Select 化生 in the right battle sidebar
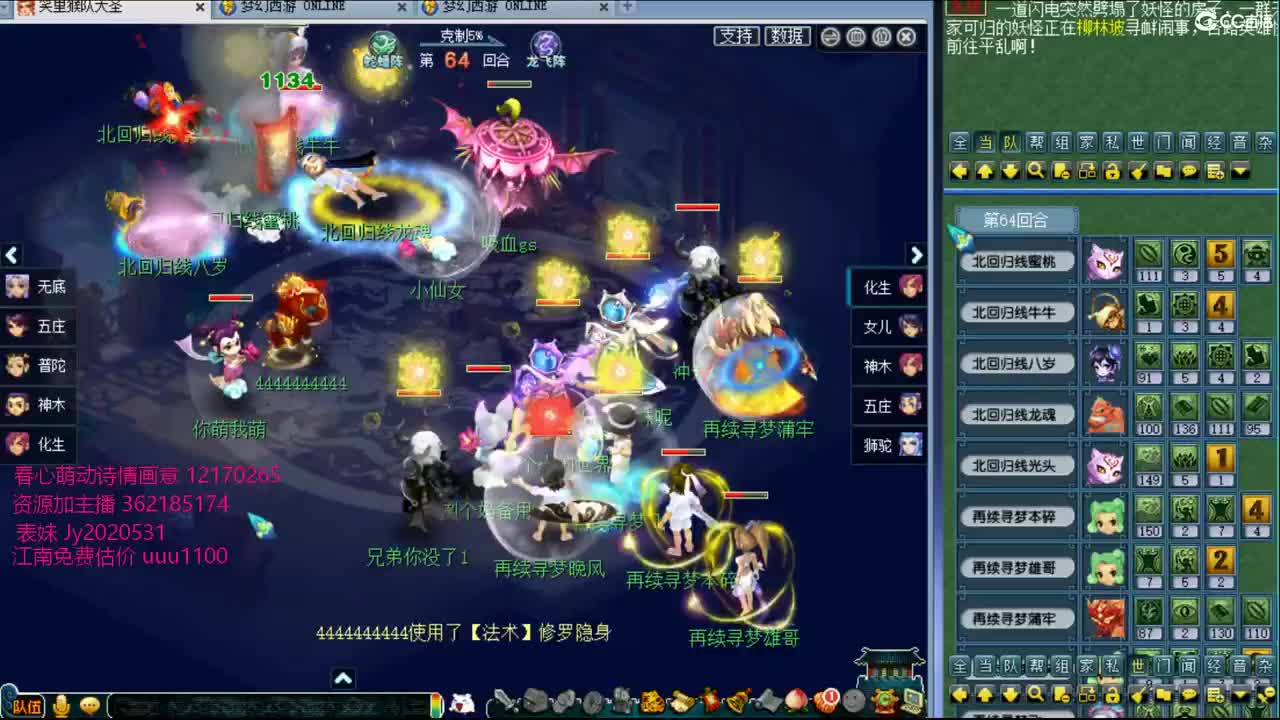The width and height of the screenshot is (1280, 720). [x=884, y=287]
